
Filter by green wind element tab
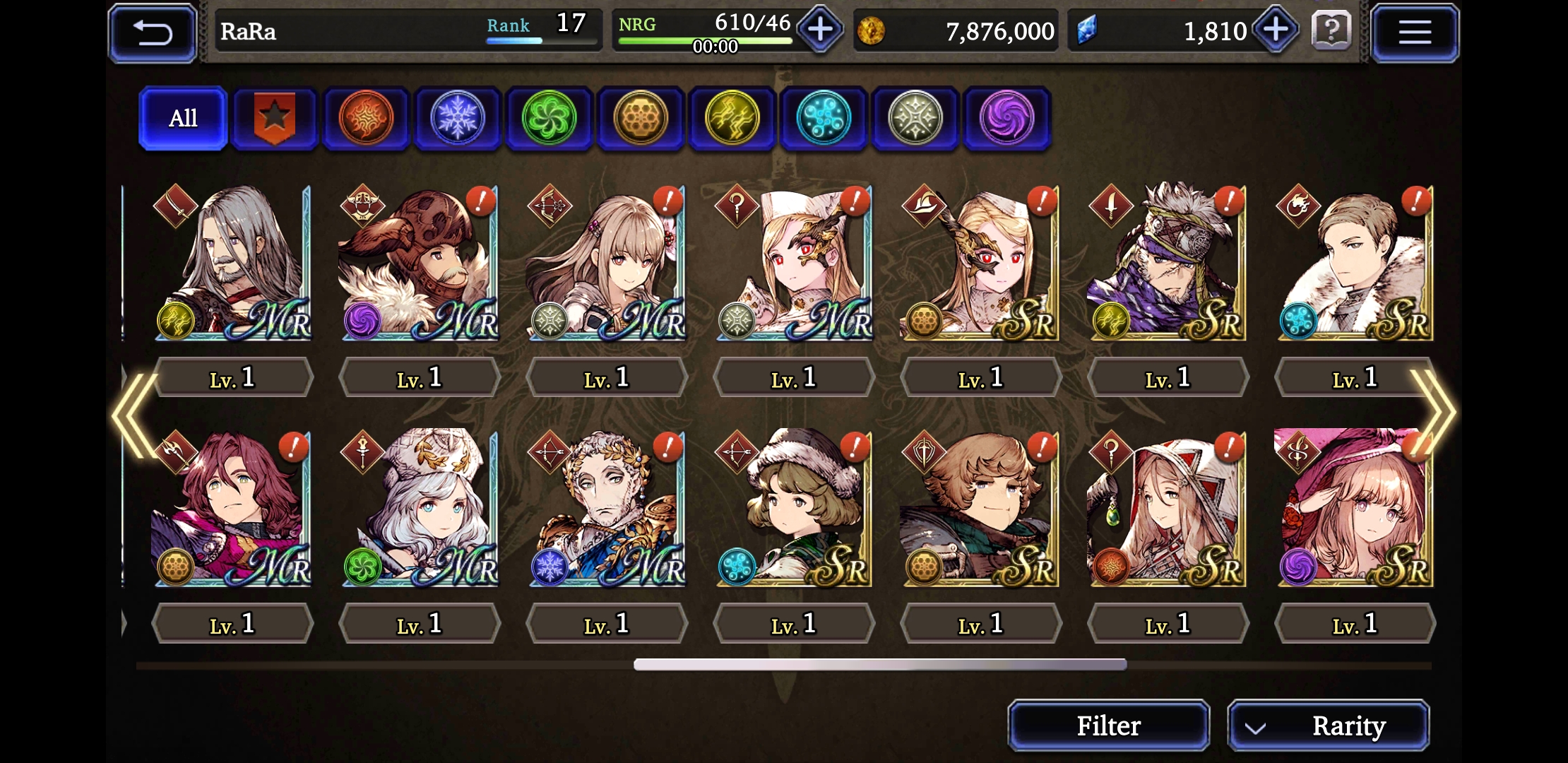pos(549,118)
